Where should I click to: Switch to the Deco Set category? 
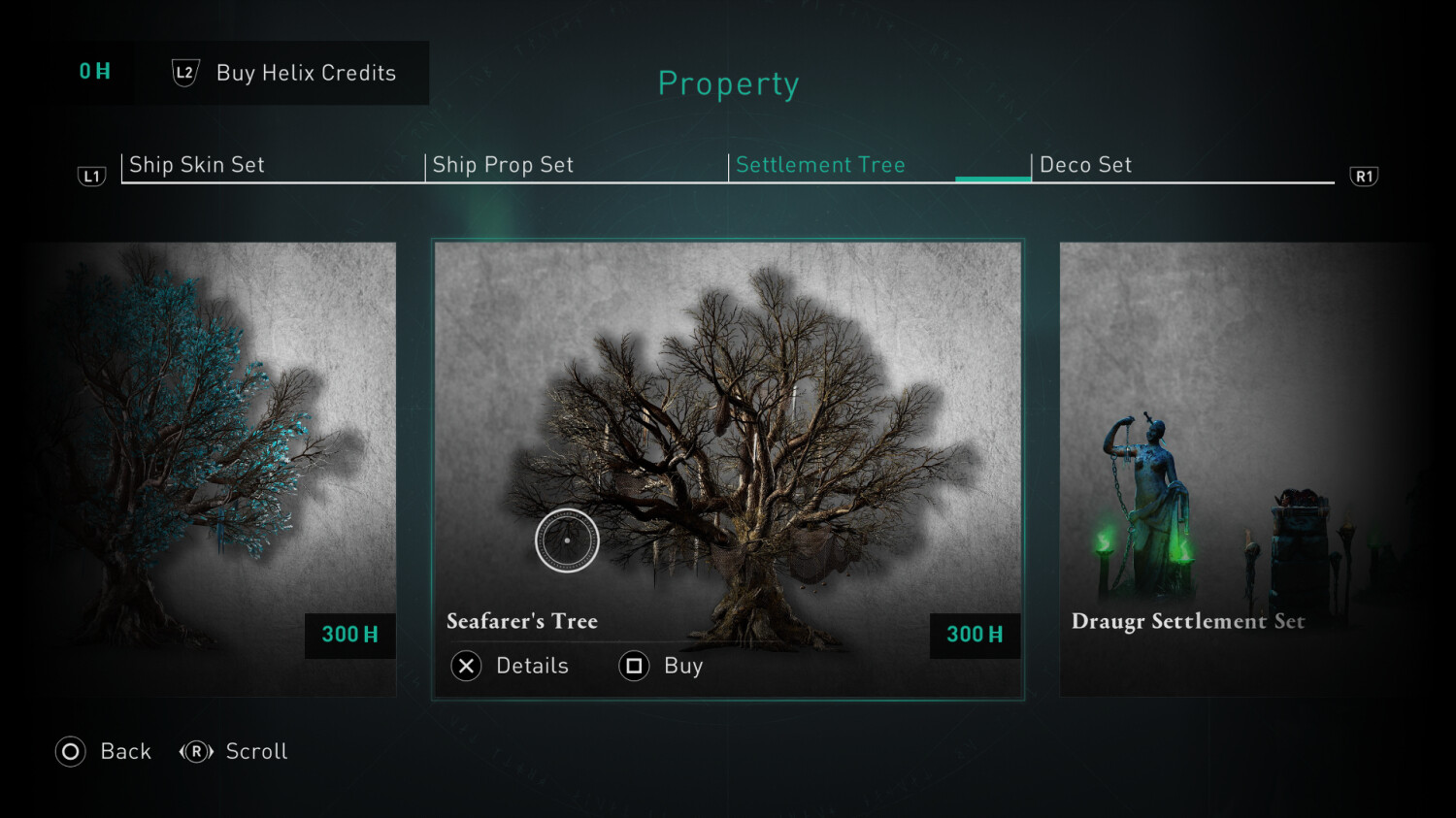(1085, 165)
